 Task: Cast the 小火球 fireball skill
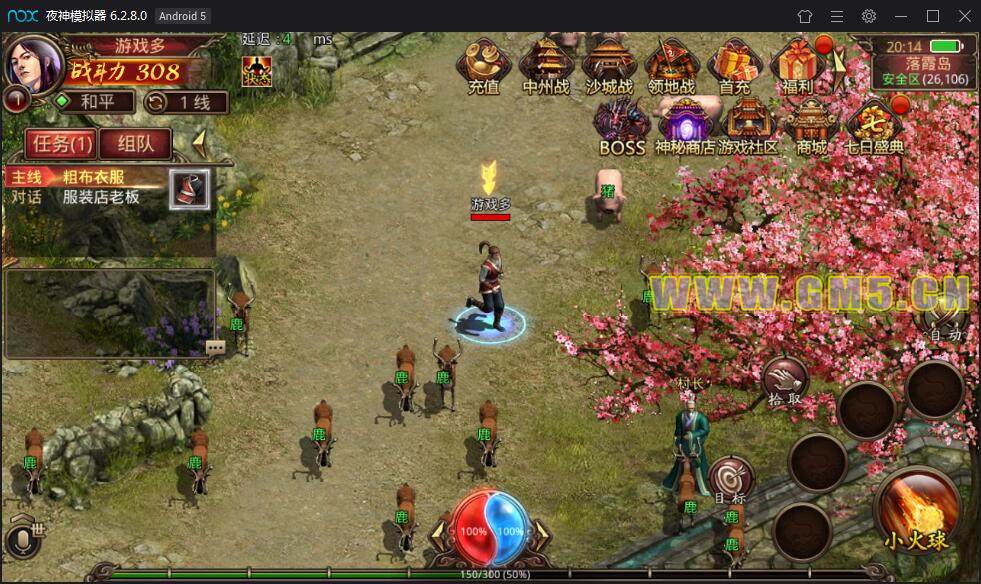pos(915,509)
